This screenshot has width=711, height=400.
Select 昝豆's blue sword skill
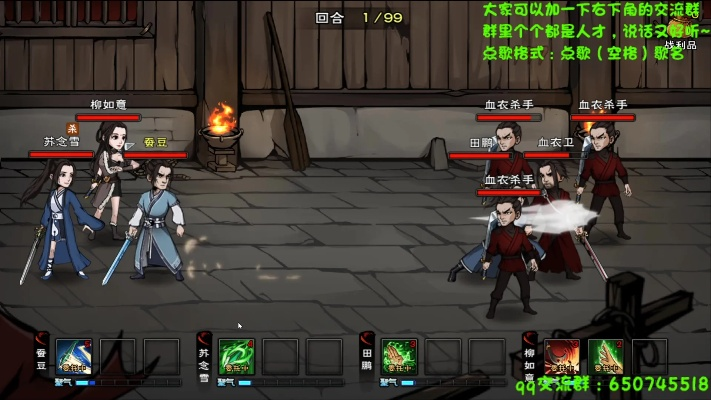tap(74, 356)
